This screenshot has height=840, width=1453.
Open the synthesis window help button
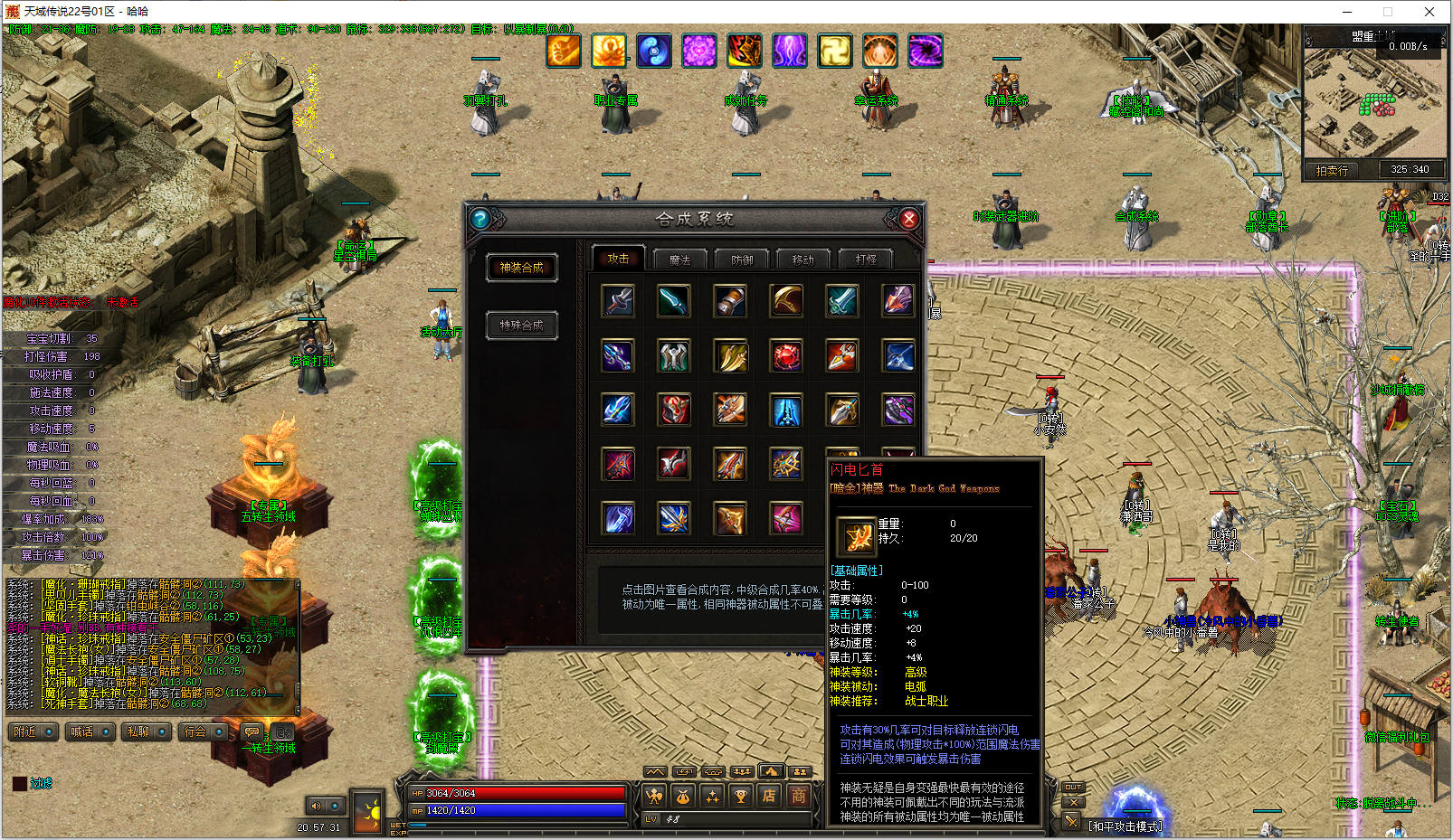pos(480,219)
